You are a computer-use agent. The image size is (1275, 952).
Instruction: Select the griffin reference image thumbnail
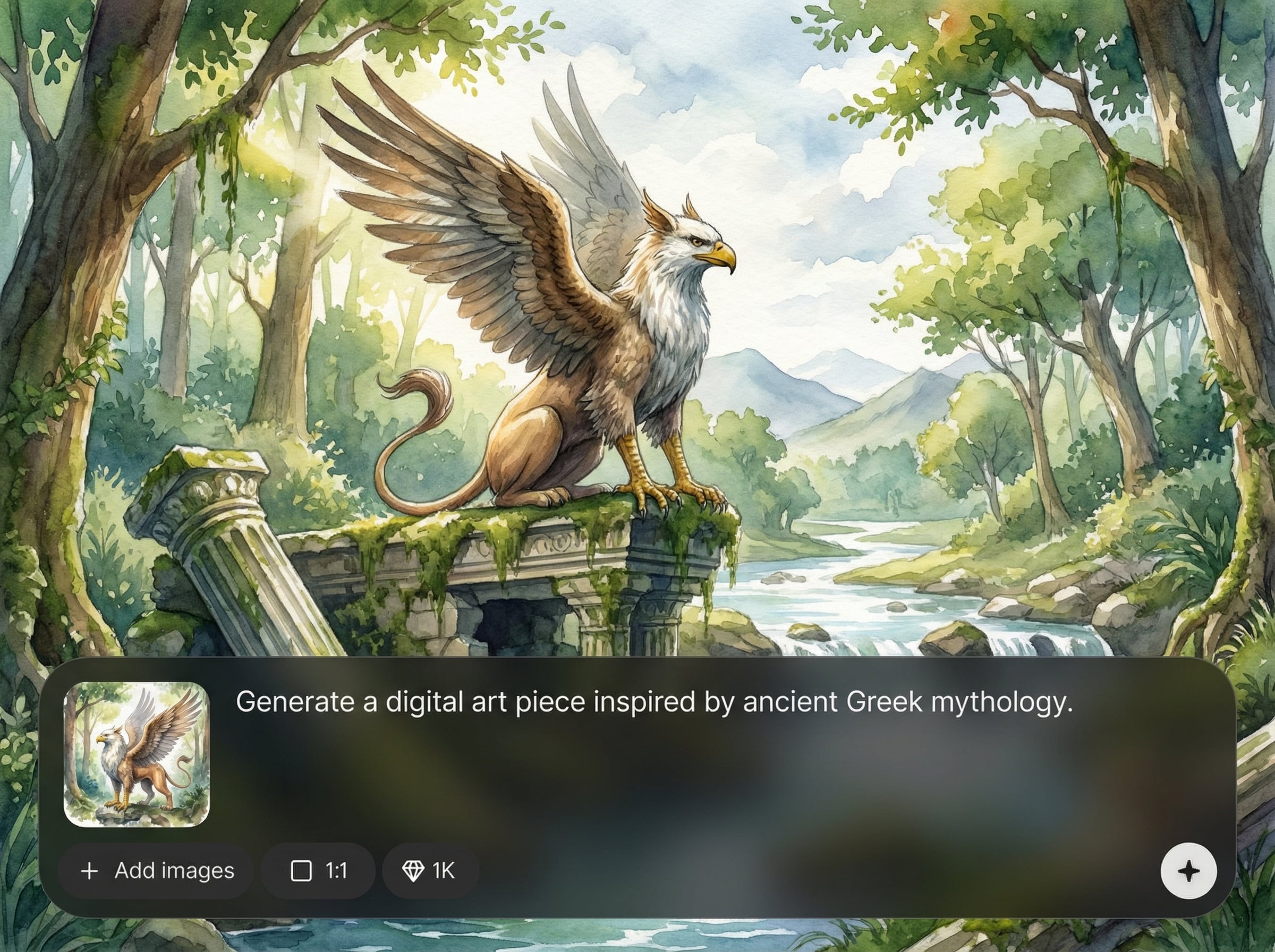click(137, 754)
